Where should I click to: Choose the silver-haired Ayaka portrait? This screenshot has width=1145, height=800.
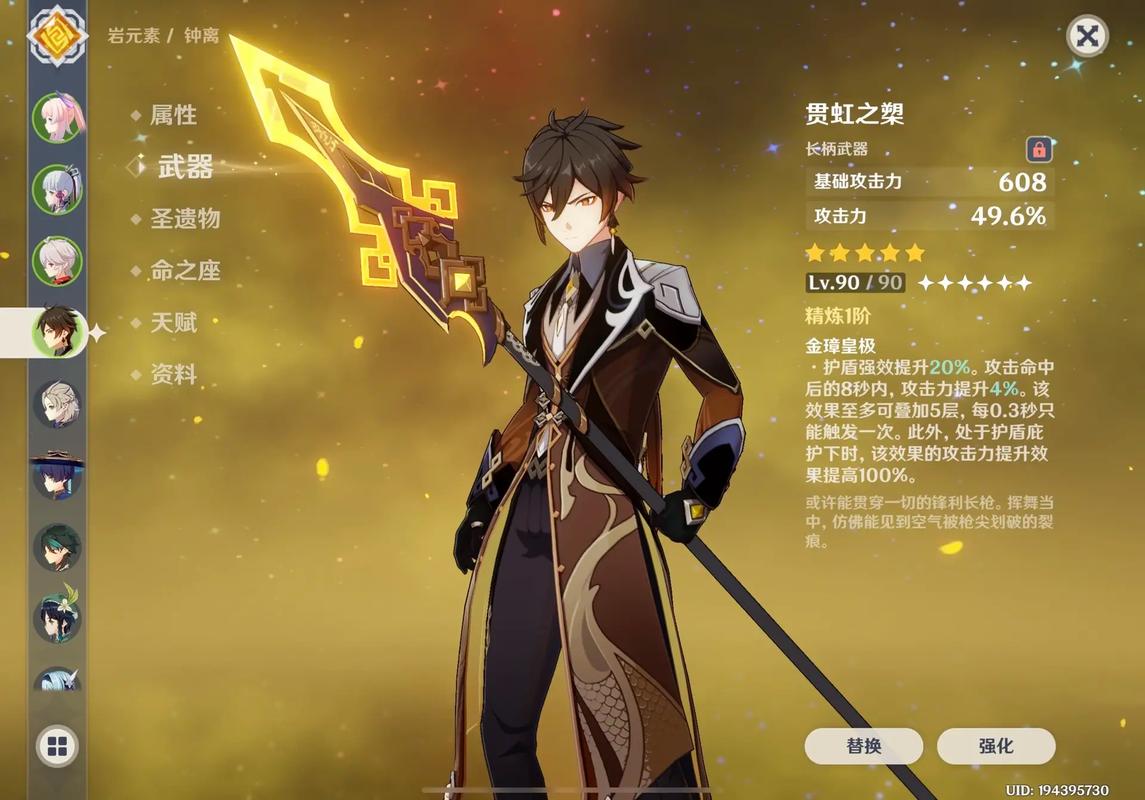(58, 190)
